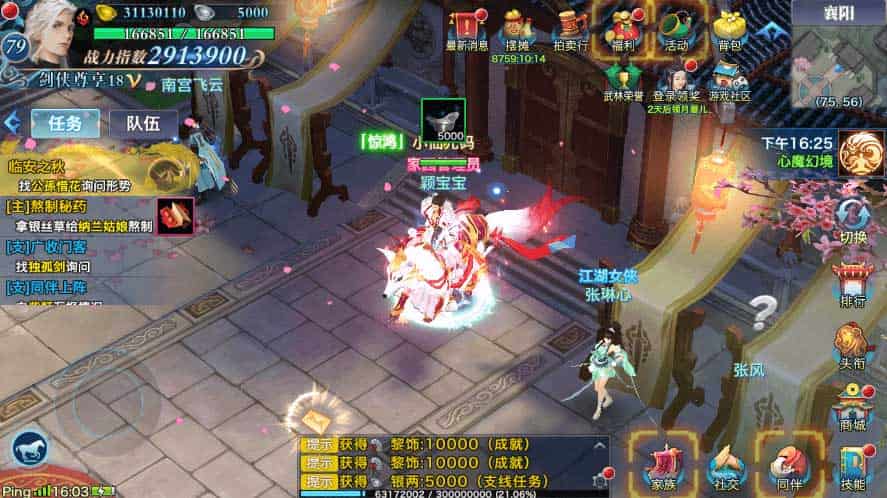Open the 活动 events menu

[677, 28]
